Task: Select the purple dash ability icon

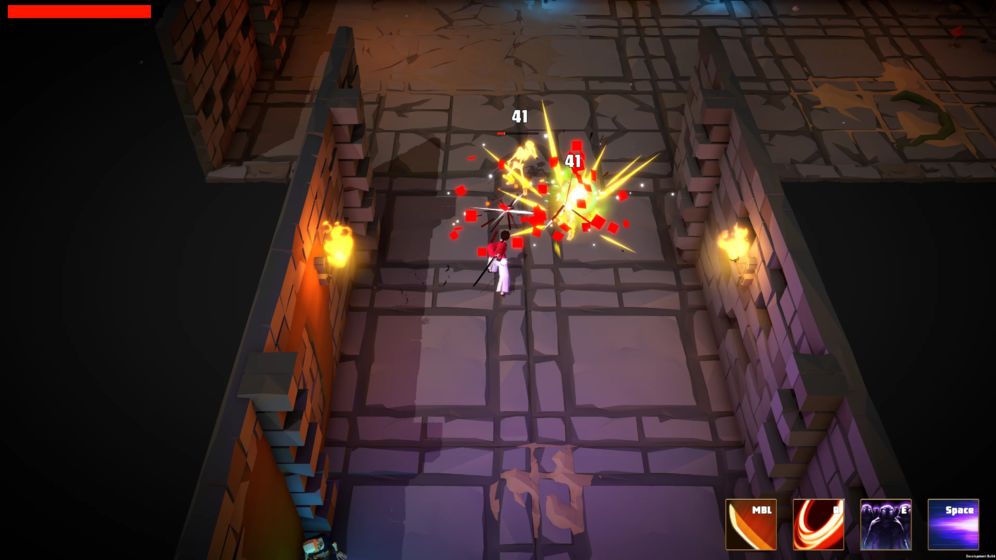Action: point(953,525)
